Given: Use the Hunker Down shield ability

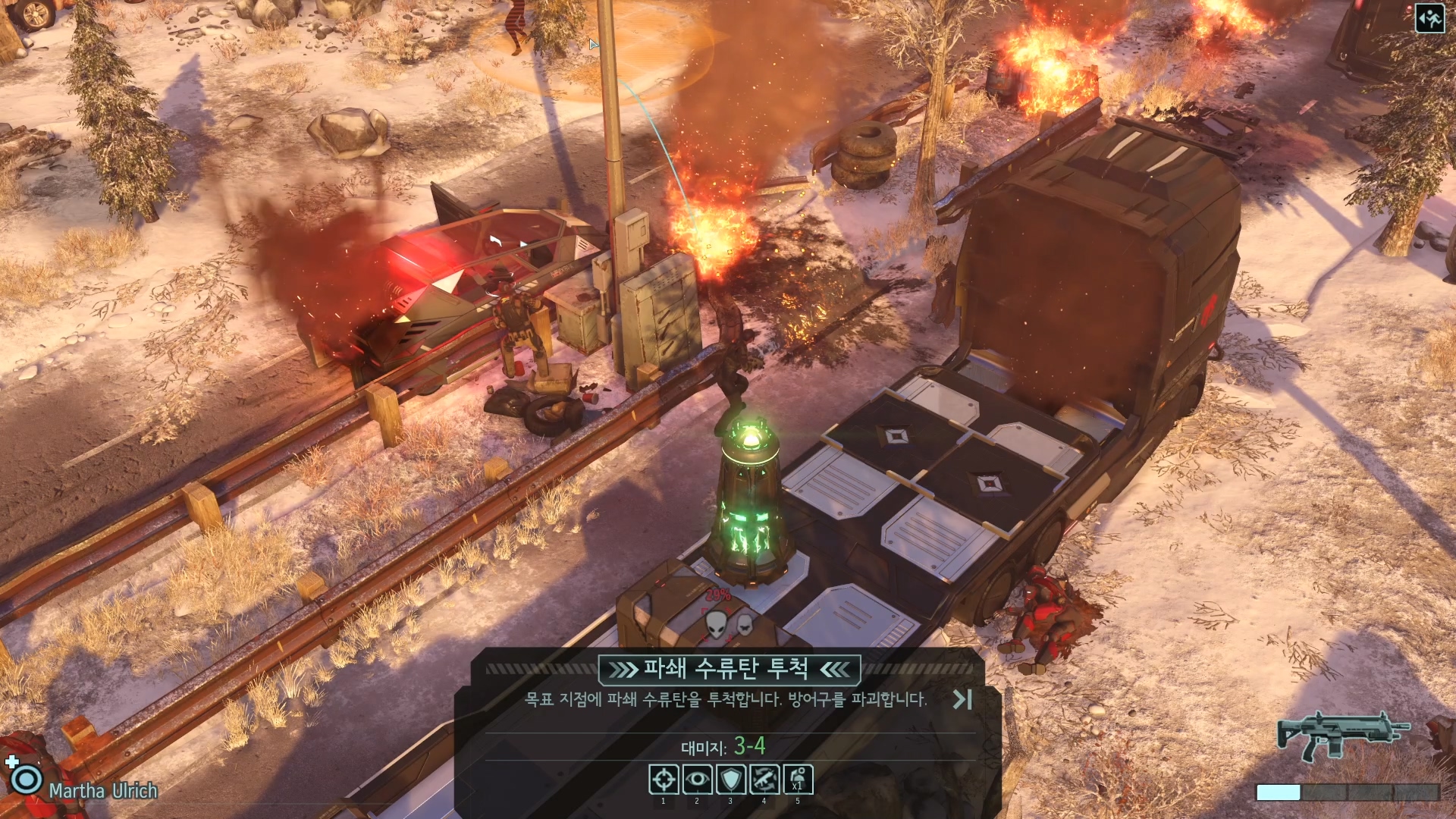Looking at the screenshot, I should click(730, 779).
